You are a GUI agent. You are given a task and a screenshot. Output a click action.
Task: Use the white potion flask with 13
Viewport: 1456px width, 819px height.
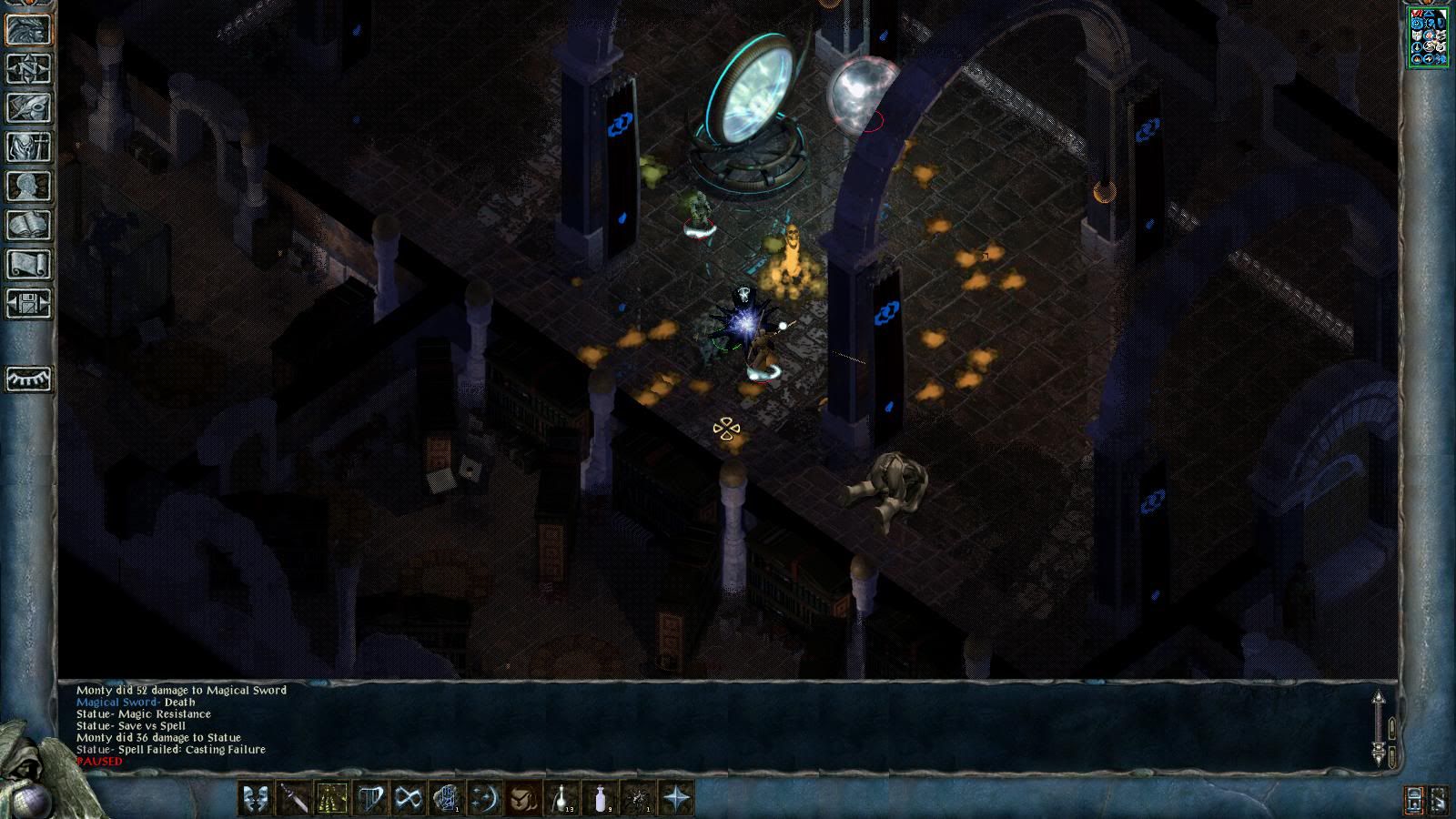[561, 799]
